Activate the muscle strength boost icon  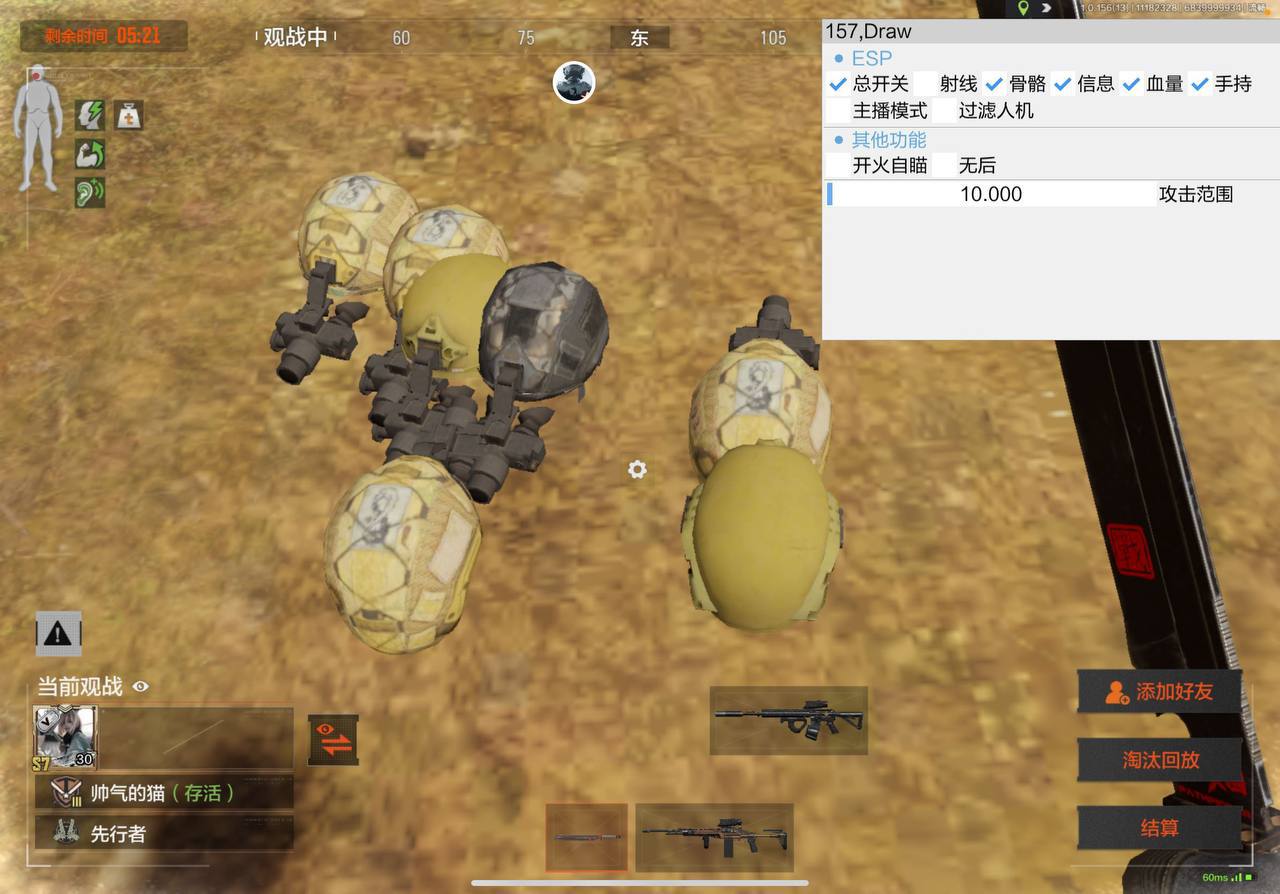tap(88, 155)
